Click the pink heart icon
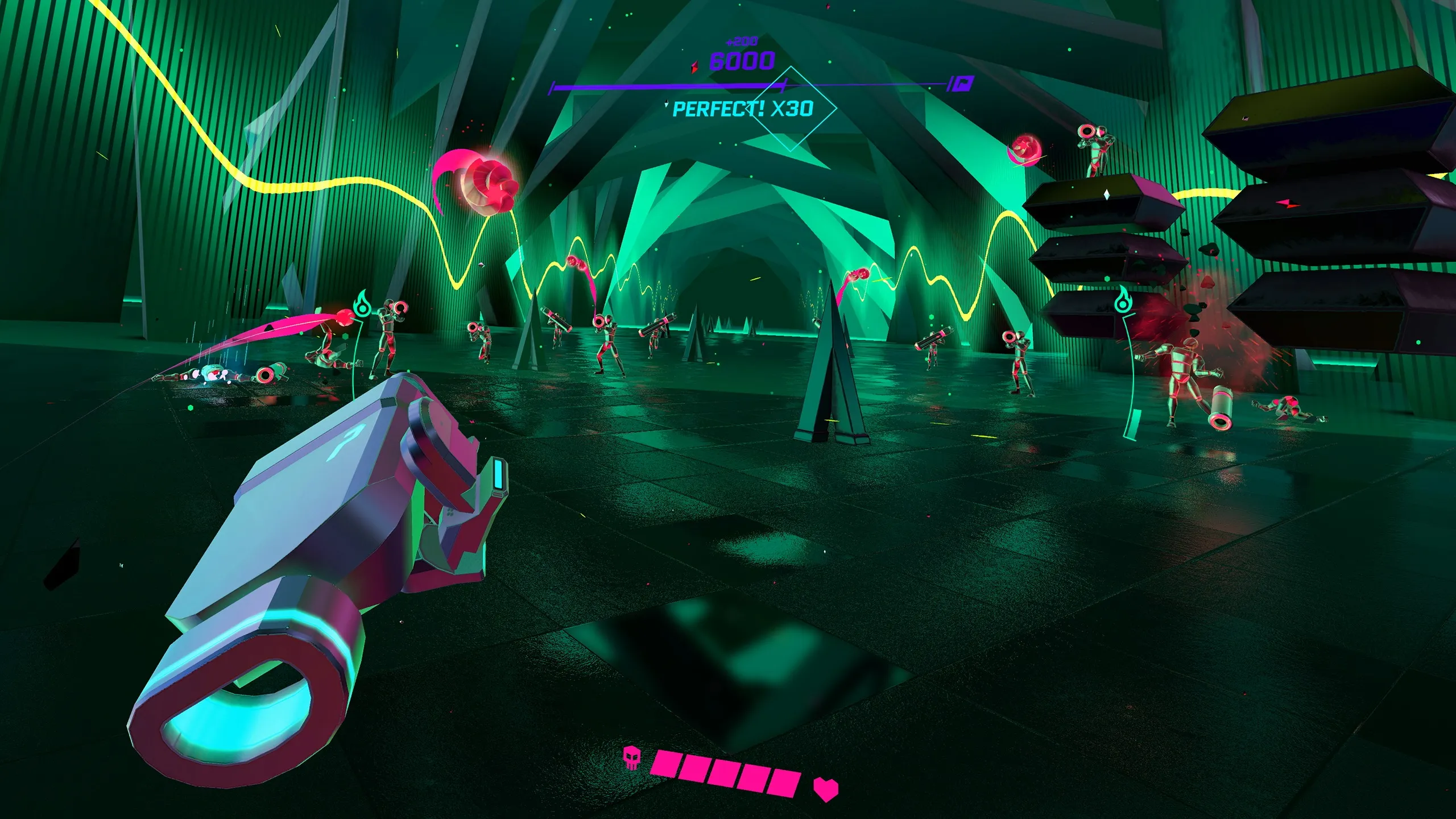1456x819 pixels. click(825, 788)
